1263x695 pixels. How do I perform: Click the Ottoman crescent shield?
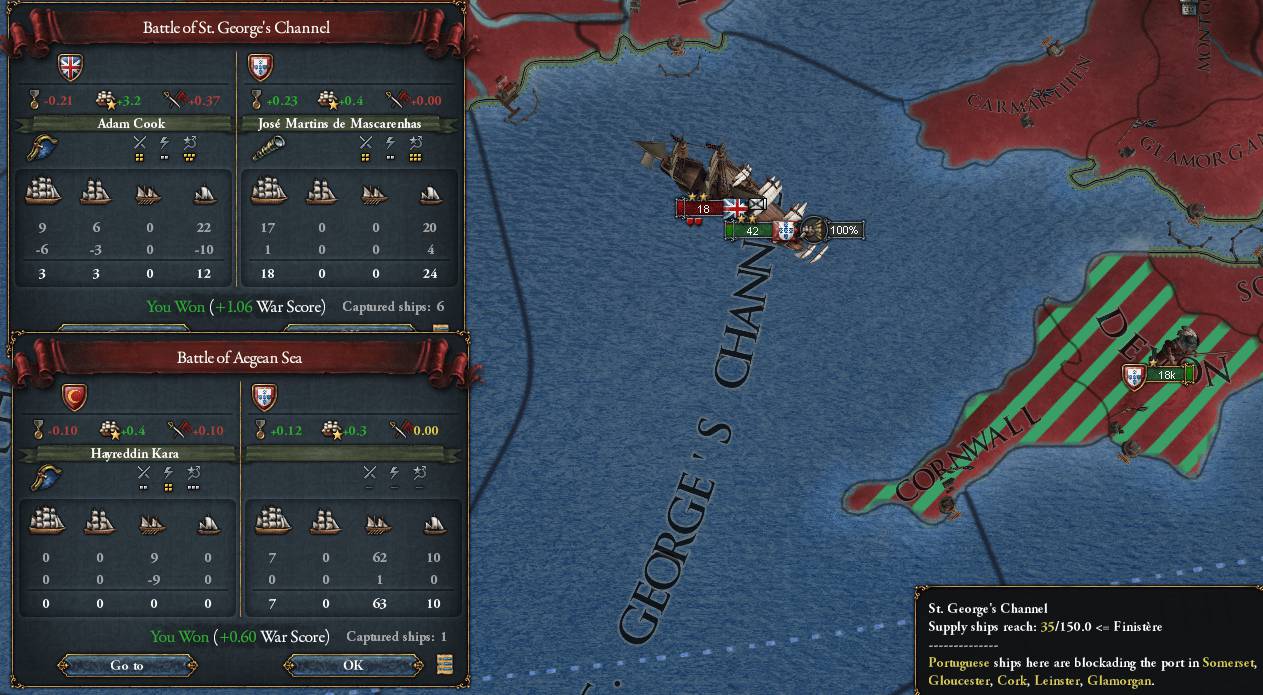(75, 397)
